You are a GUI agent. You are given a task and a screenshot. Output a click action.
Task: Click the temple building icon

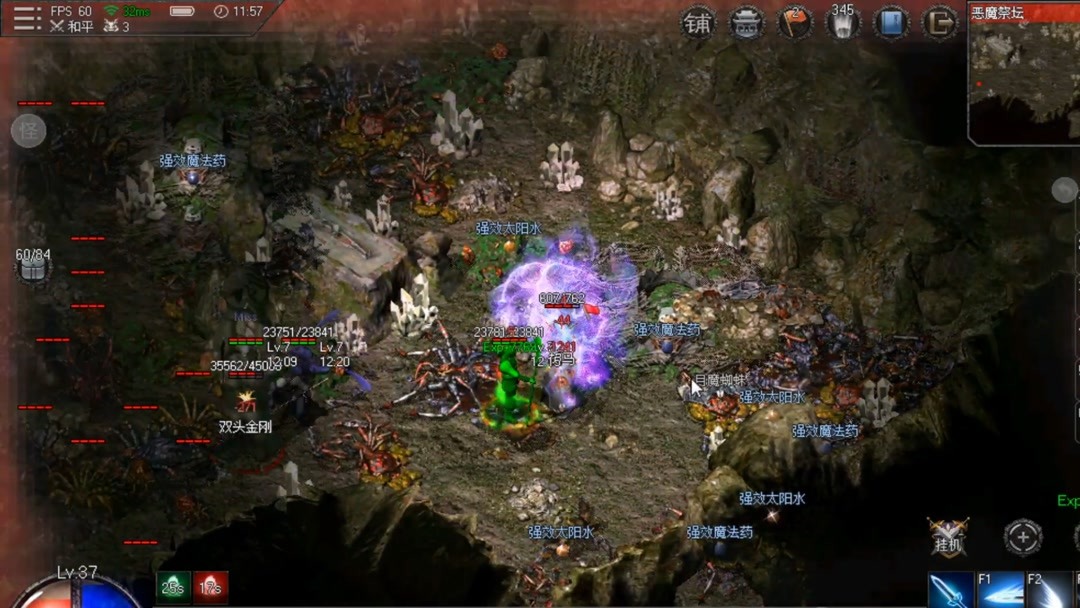tap(746, 23)
